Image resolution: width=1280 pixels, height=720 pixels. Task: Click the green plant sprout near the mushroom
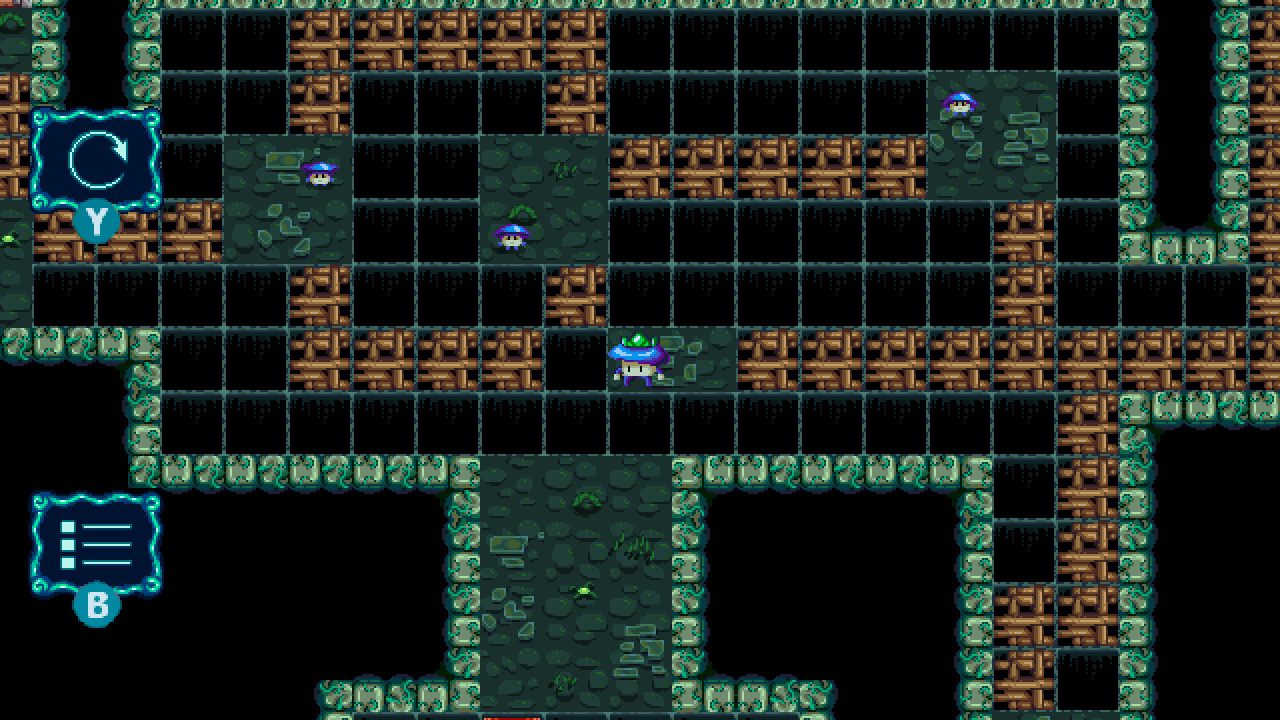tap(522, 212)
